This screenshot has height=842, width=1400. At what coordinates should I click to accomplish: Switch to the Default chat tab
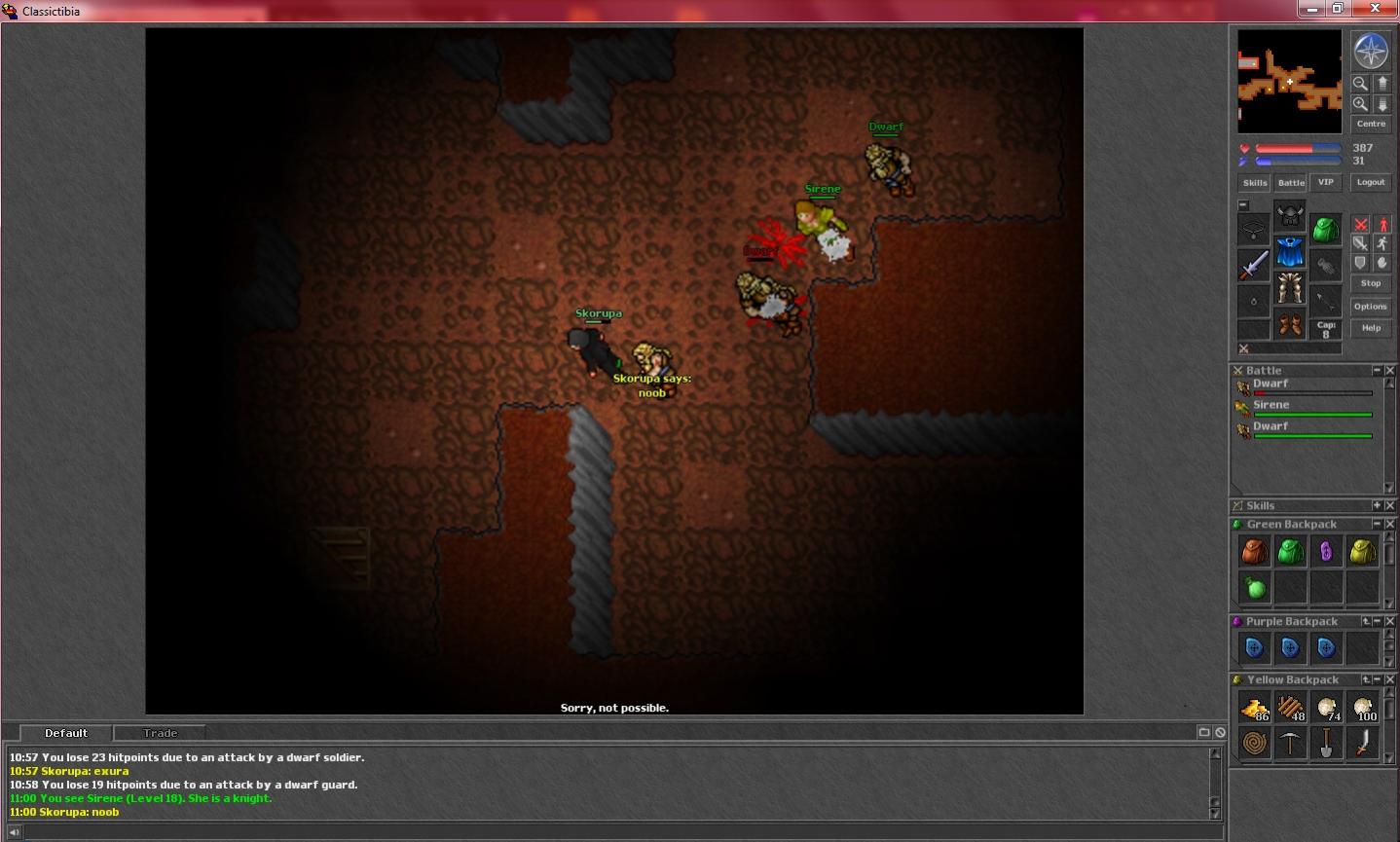pos(66,733)
